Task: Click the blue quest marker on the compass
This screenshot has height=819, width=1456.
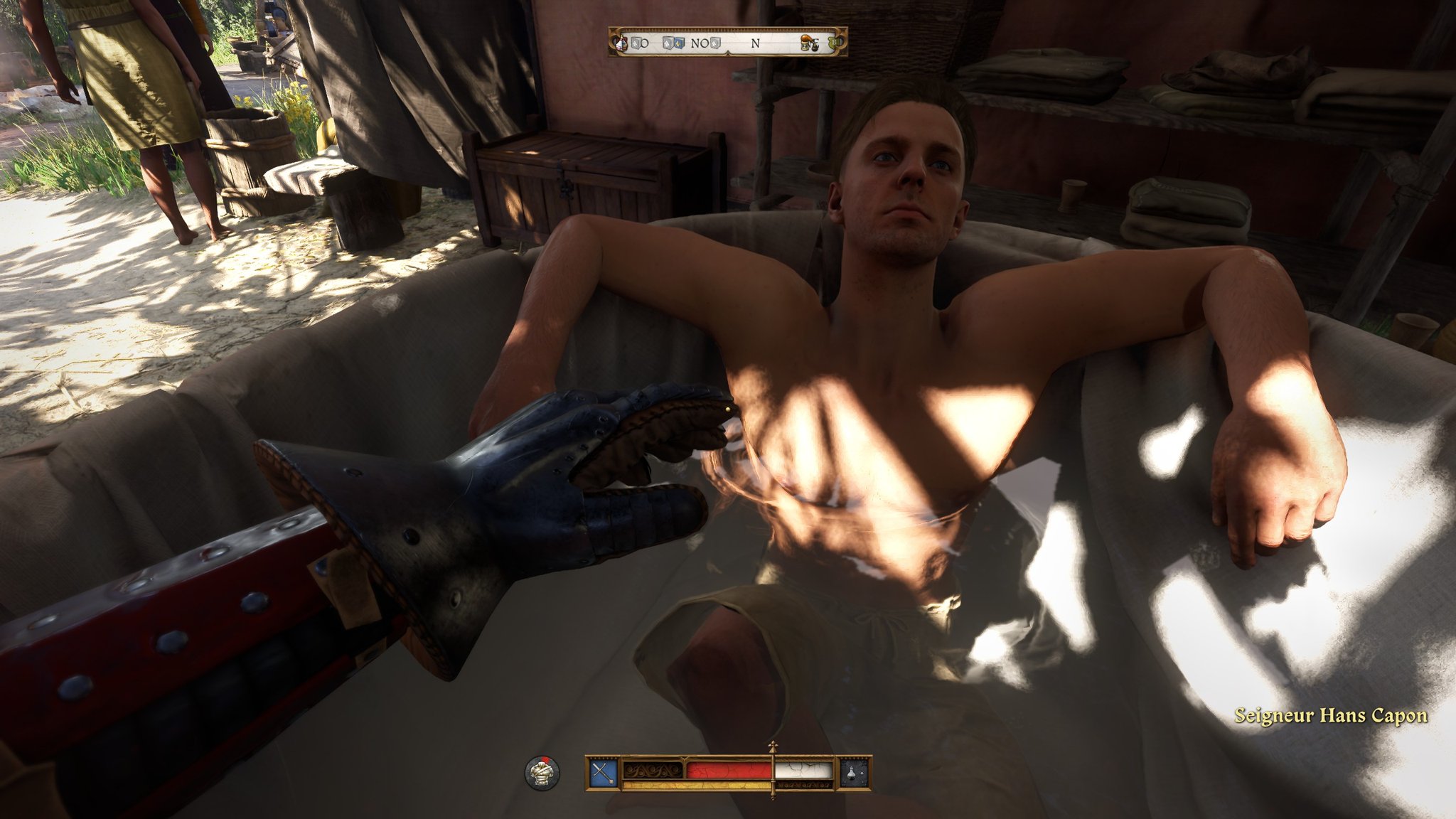Action: point(679,43)
